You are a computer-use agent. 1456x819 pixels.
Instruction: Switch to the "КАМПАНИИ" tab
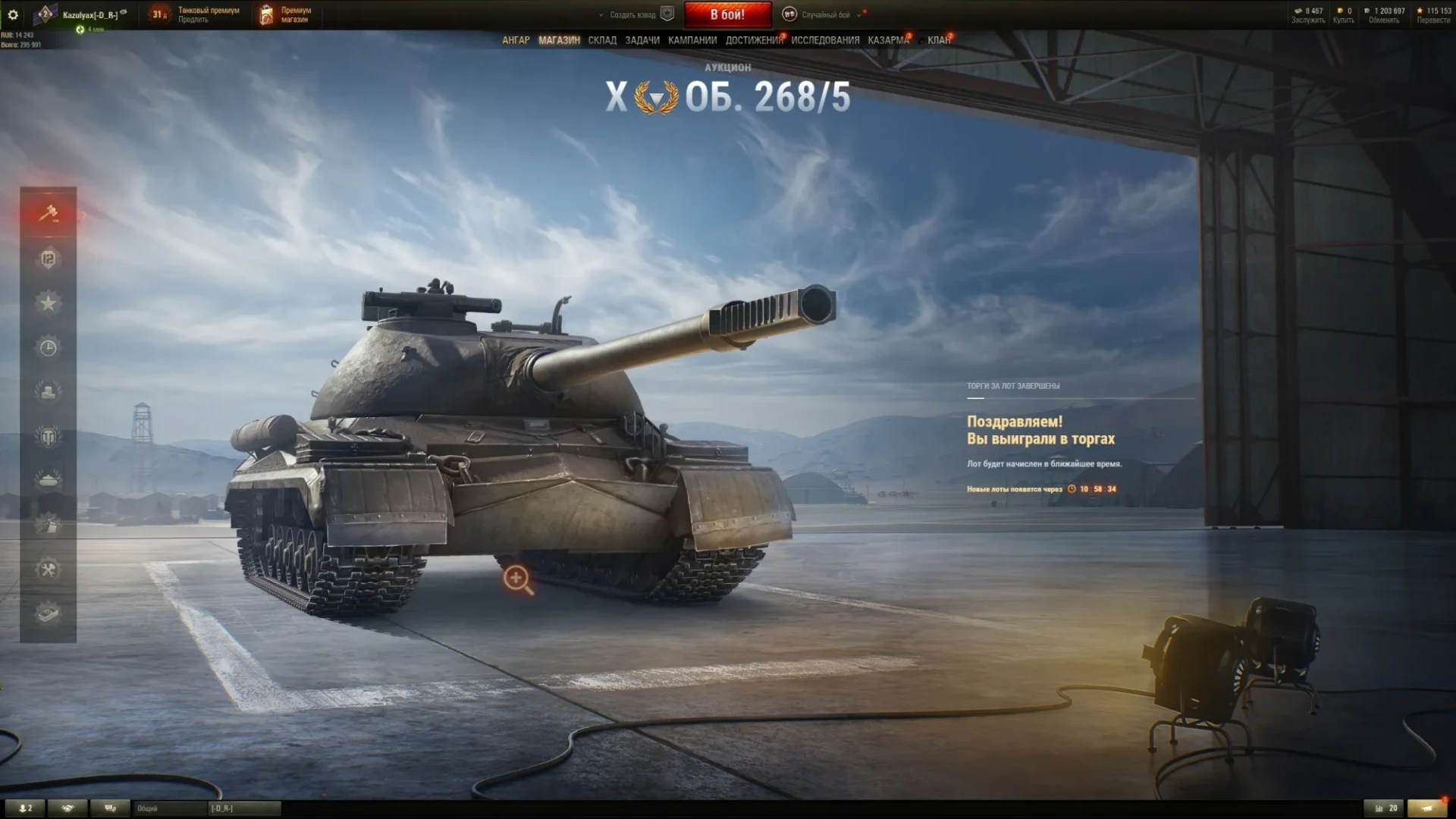[692, 40]
